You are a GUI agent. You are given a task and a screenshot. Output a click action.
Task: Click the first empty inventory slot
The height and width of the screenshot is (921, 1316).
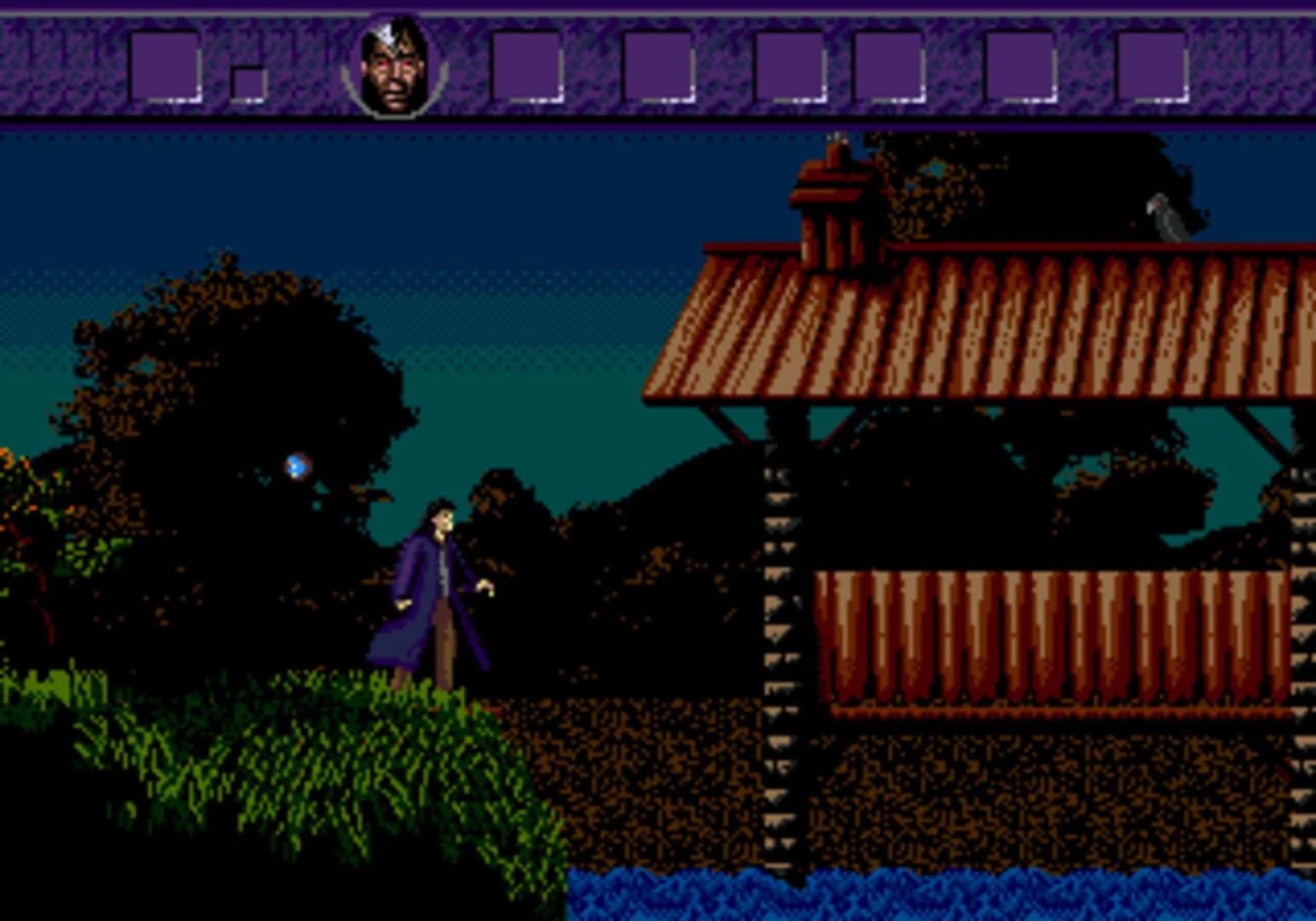(x=165, y=64)
